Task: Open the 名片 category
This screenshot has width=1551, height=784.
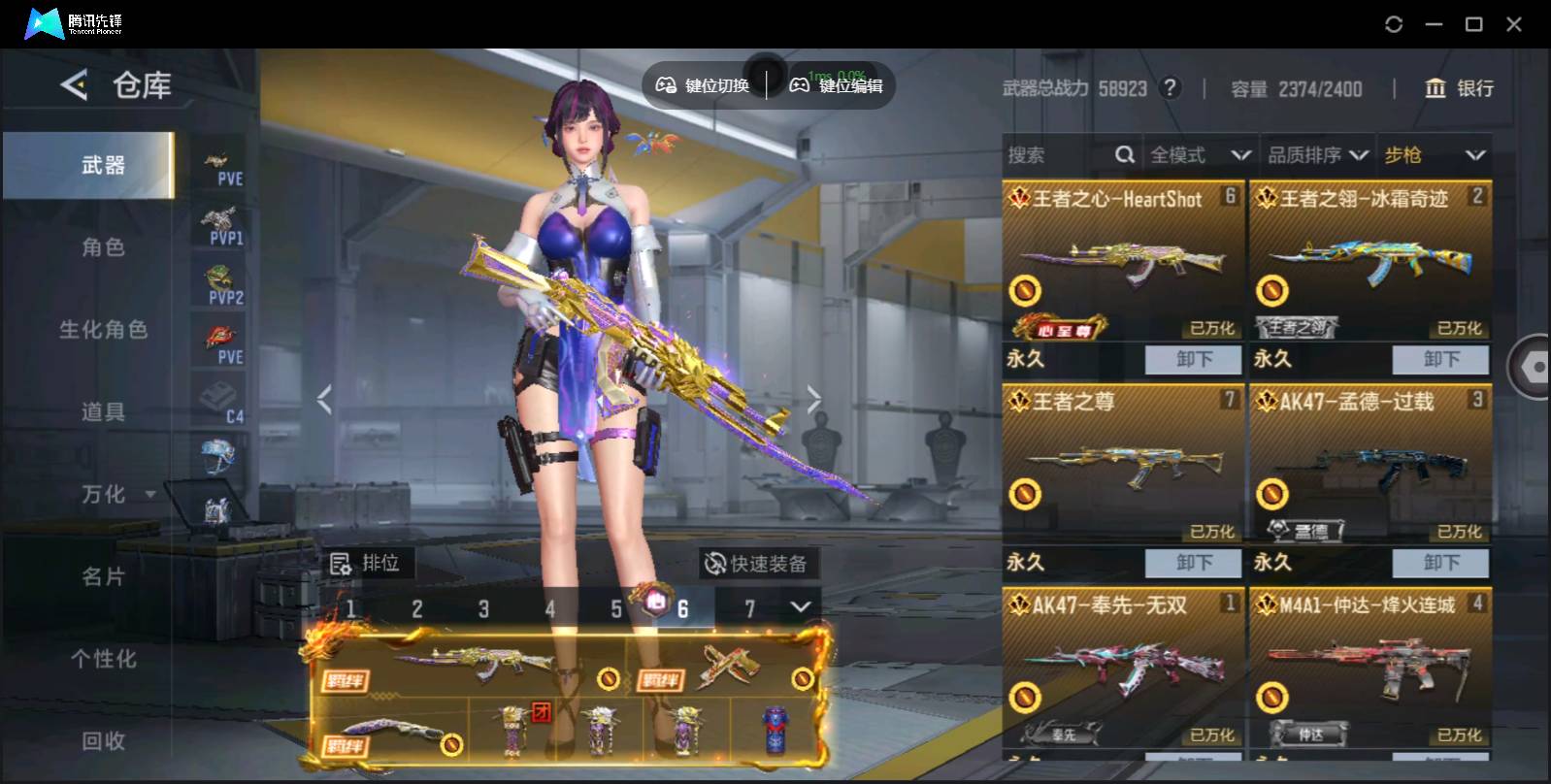Action: tap(103, 576)
